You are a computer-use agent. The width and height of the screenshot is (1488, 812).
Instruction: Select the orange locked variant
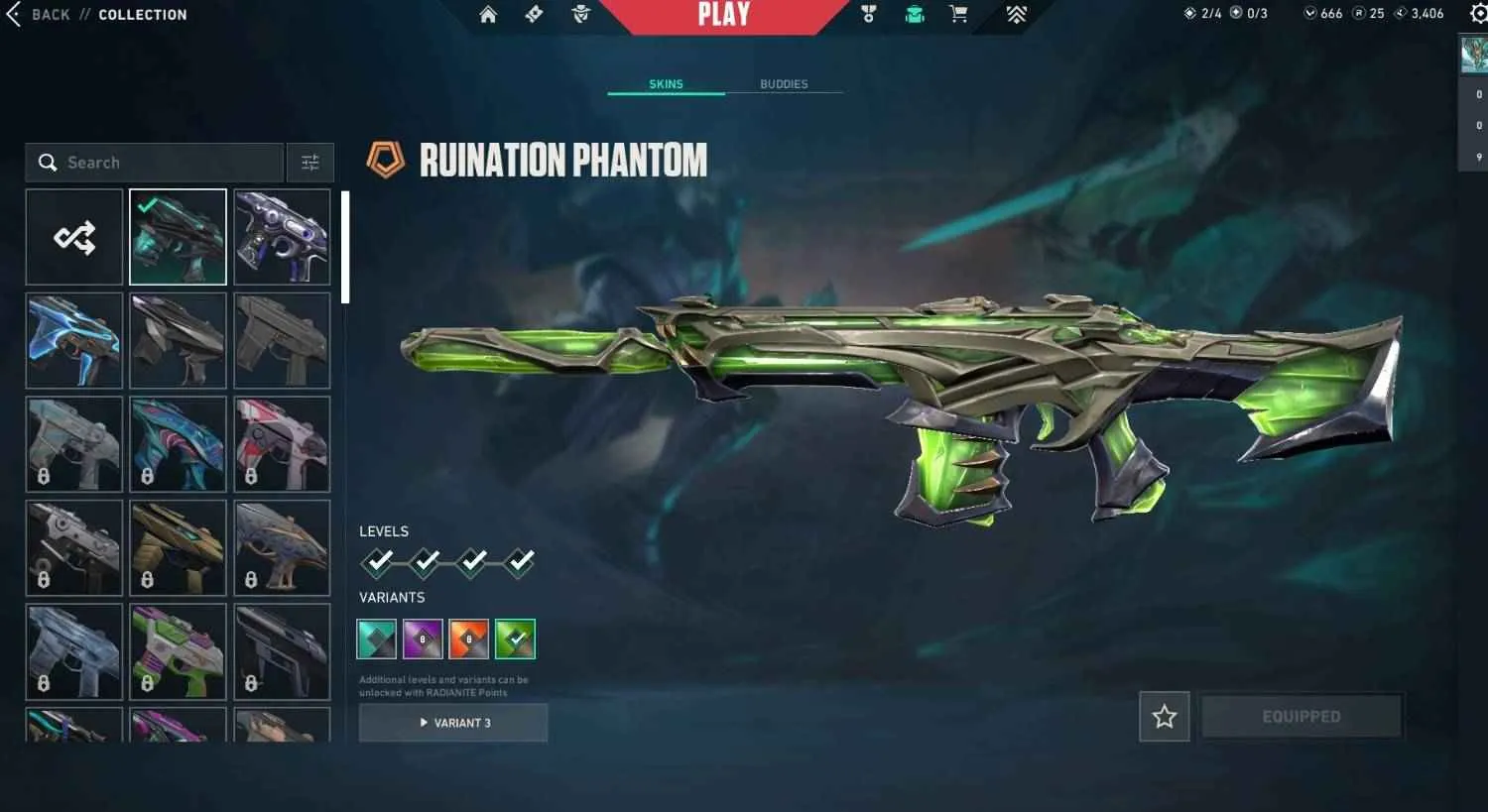pos(469,638)
